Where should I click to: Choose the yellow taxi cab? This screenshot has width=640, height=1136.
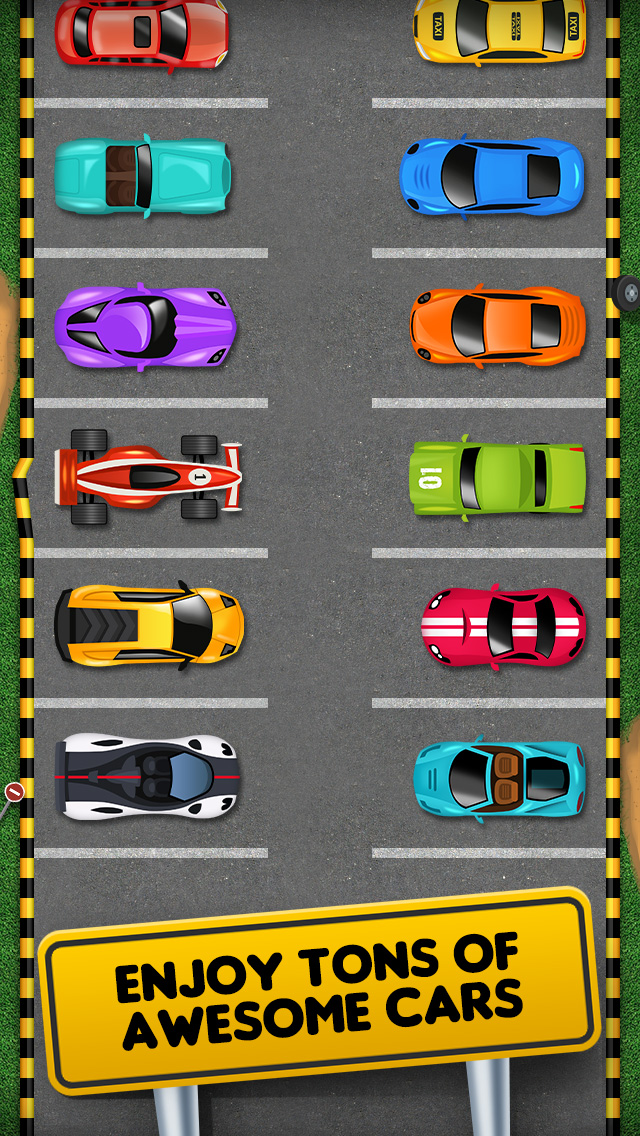coord(500,32)
